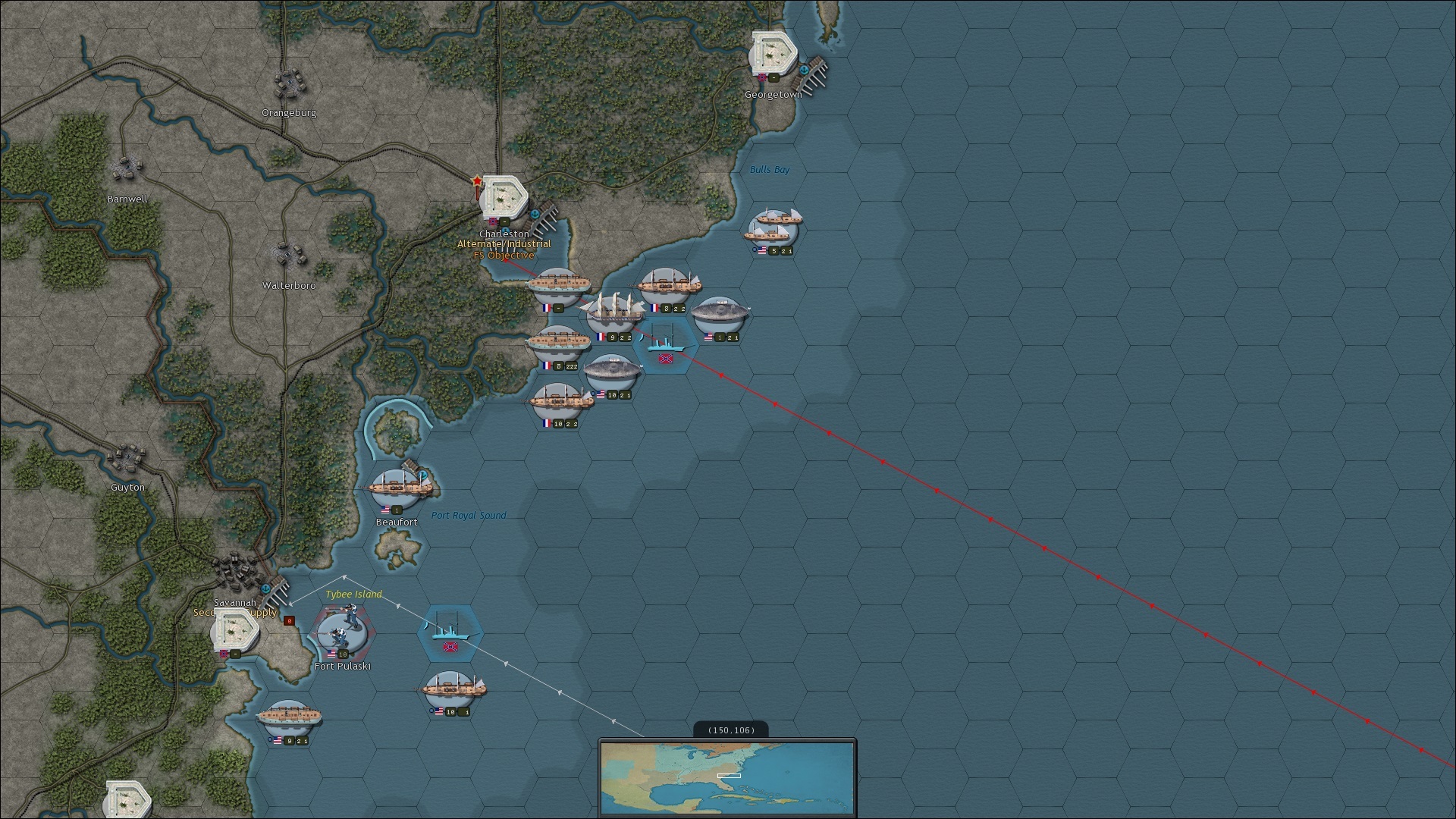The image size is (1456, 819).
Task: Click Savannah's anchor port icon
Action: point(265,588)
